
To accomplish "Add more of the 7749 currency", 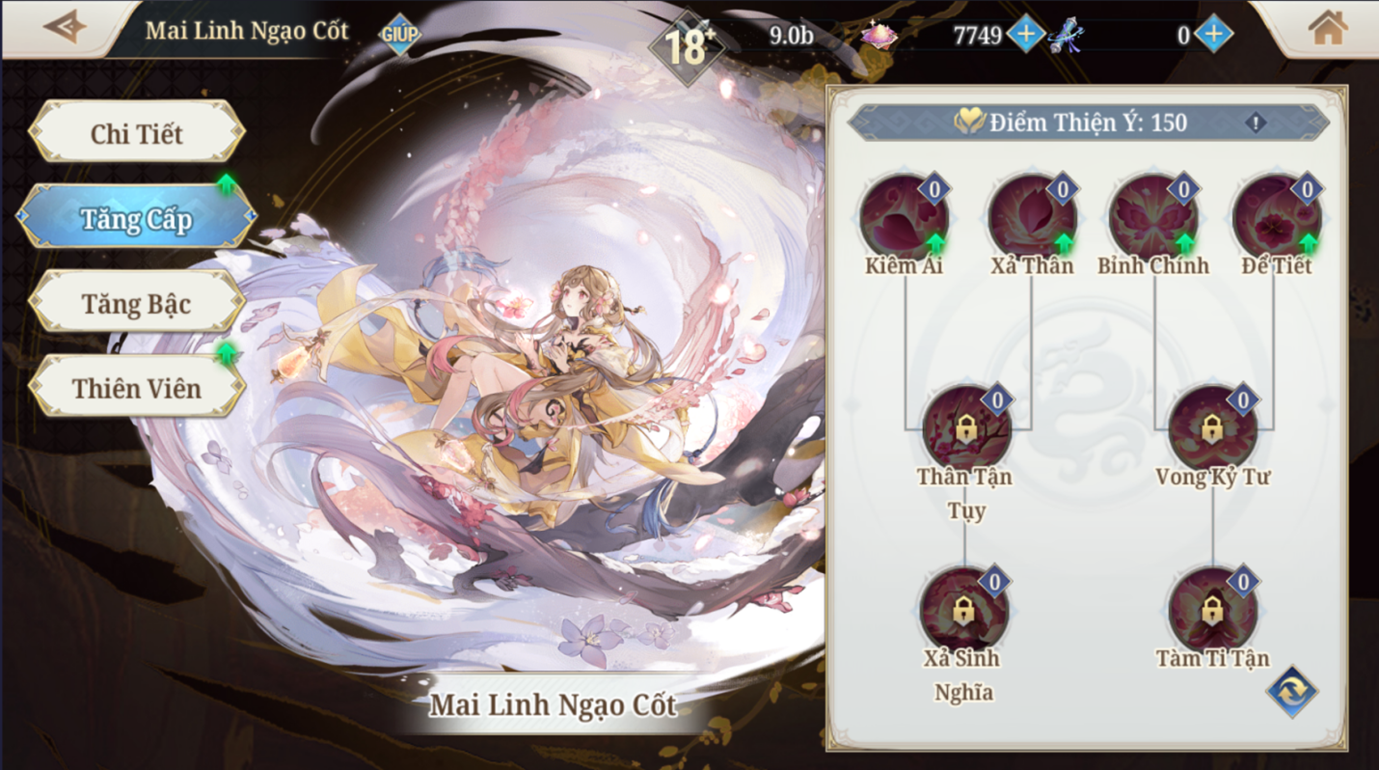I will pos(1026,34).
